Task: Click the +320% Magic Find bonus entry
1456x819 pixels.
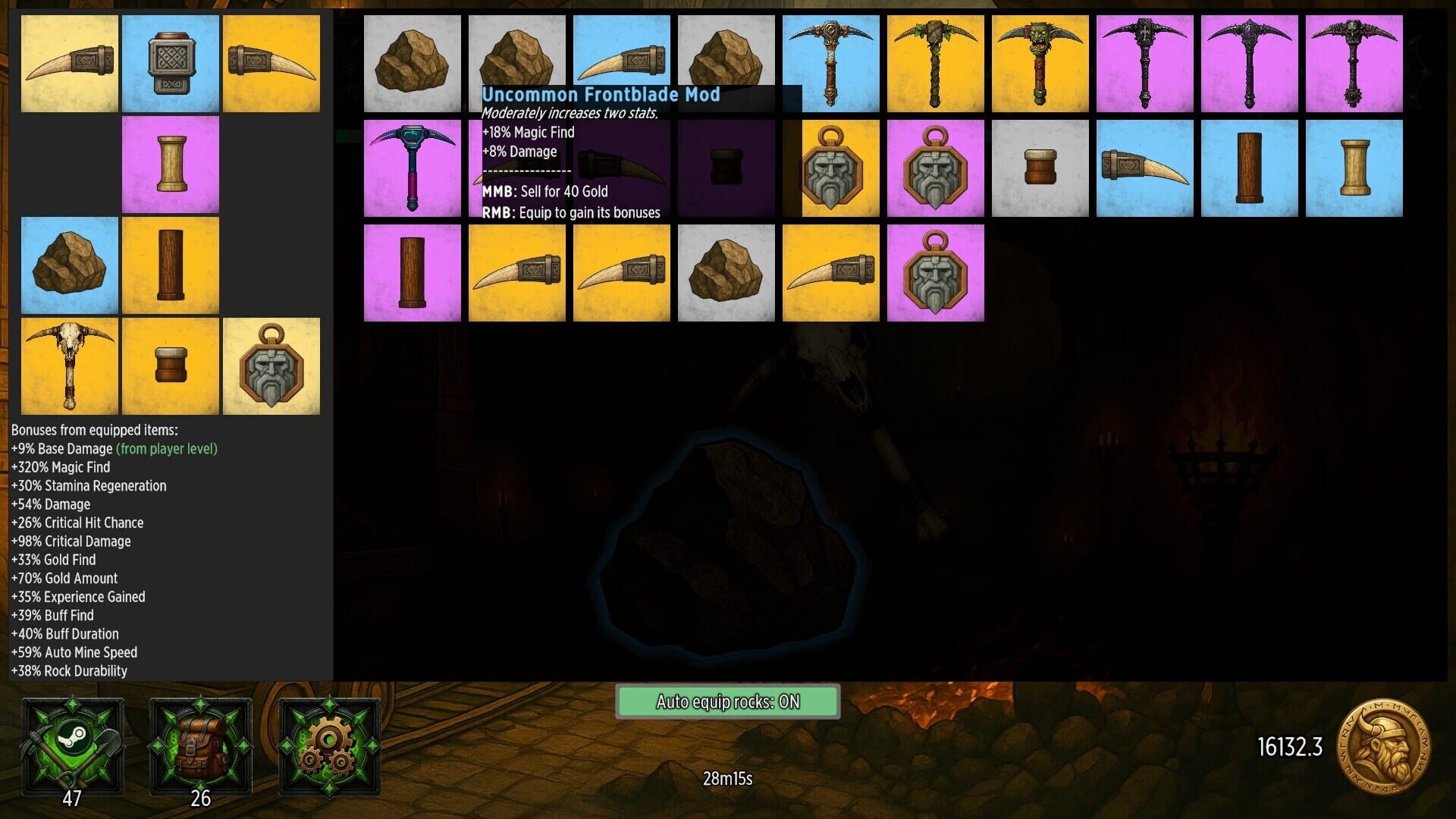Action: coord(61,467)
